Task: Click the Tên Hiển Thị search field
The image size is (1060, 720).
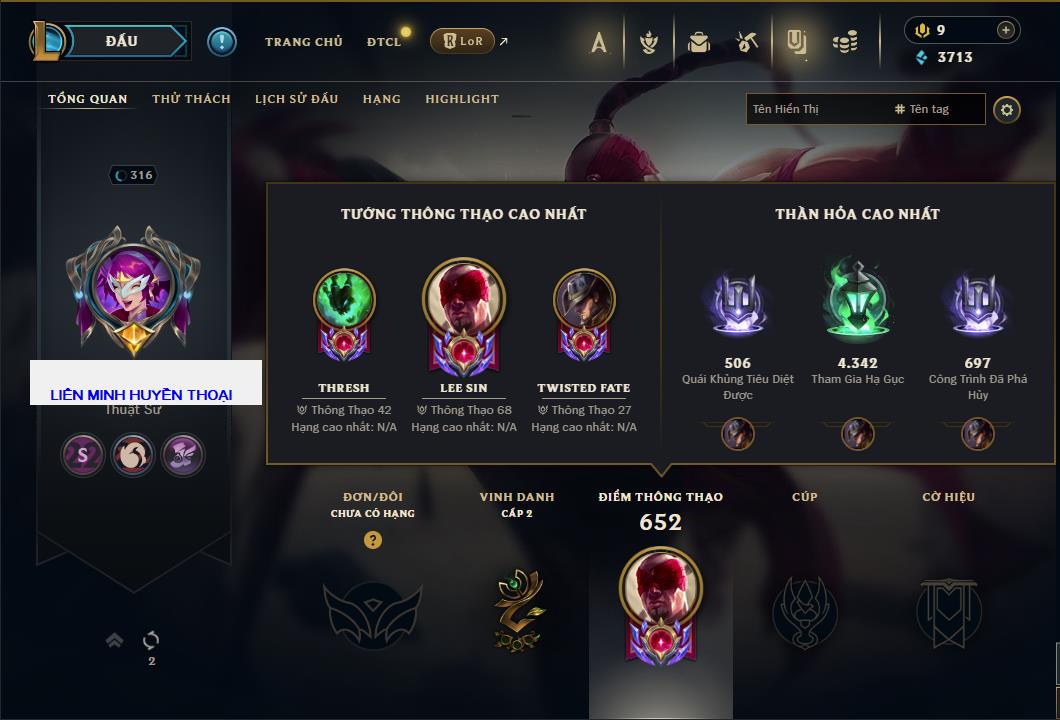Action: pyautogui.click(x=815, y=109)
